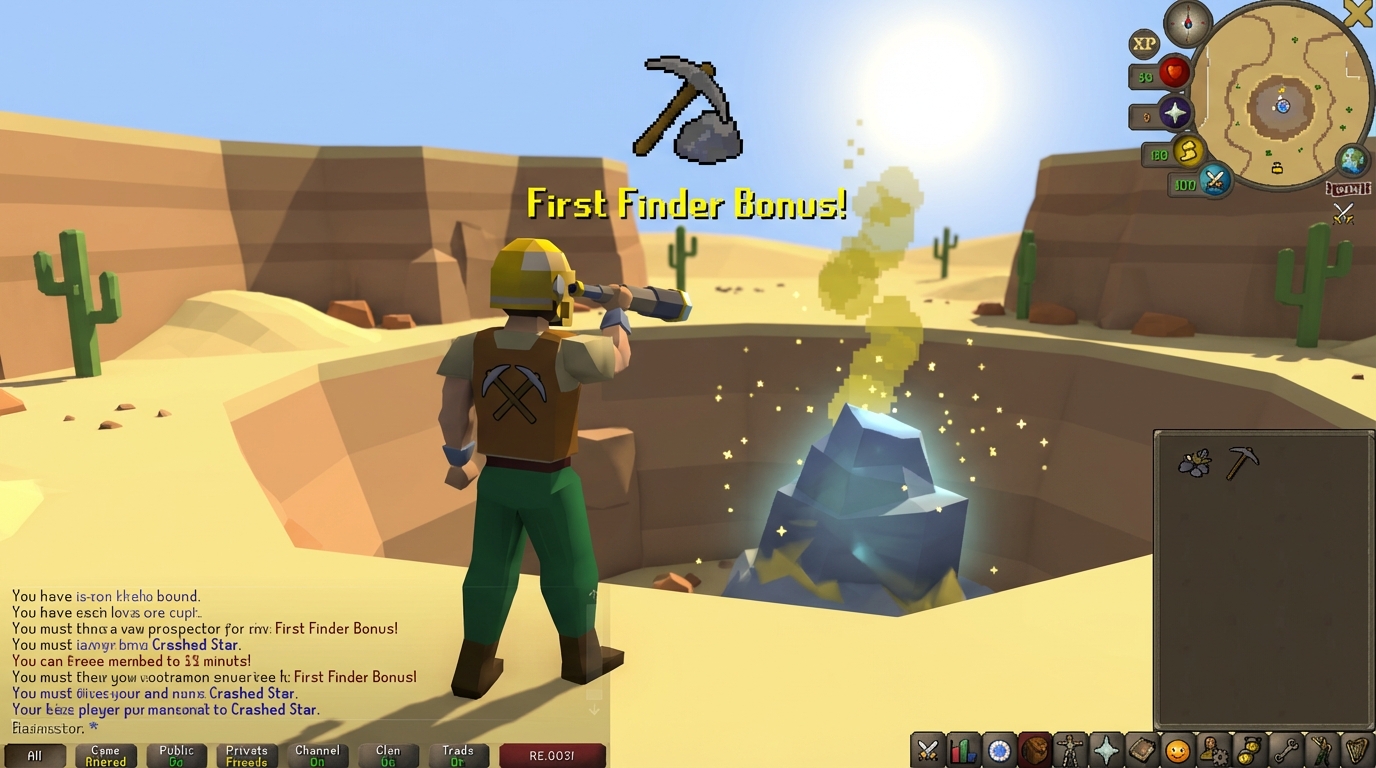
Task: Open the smiley face emotes tab
Action: pos(1178,749)
